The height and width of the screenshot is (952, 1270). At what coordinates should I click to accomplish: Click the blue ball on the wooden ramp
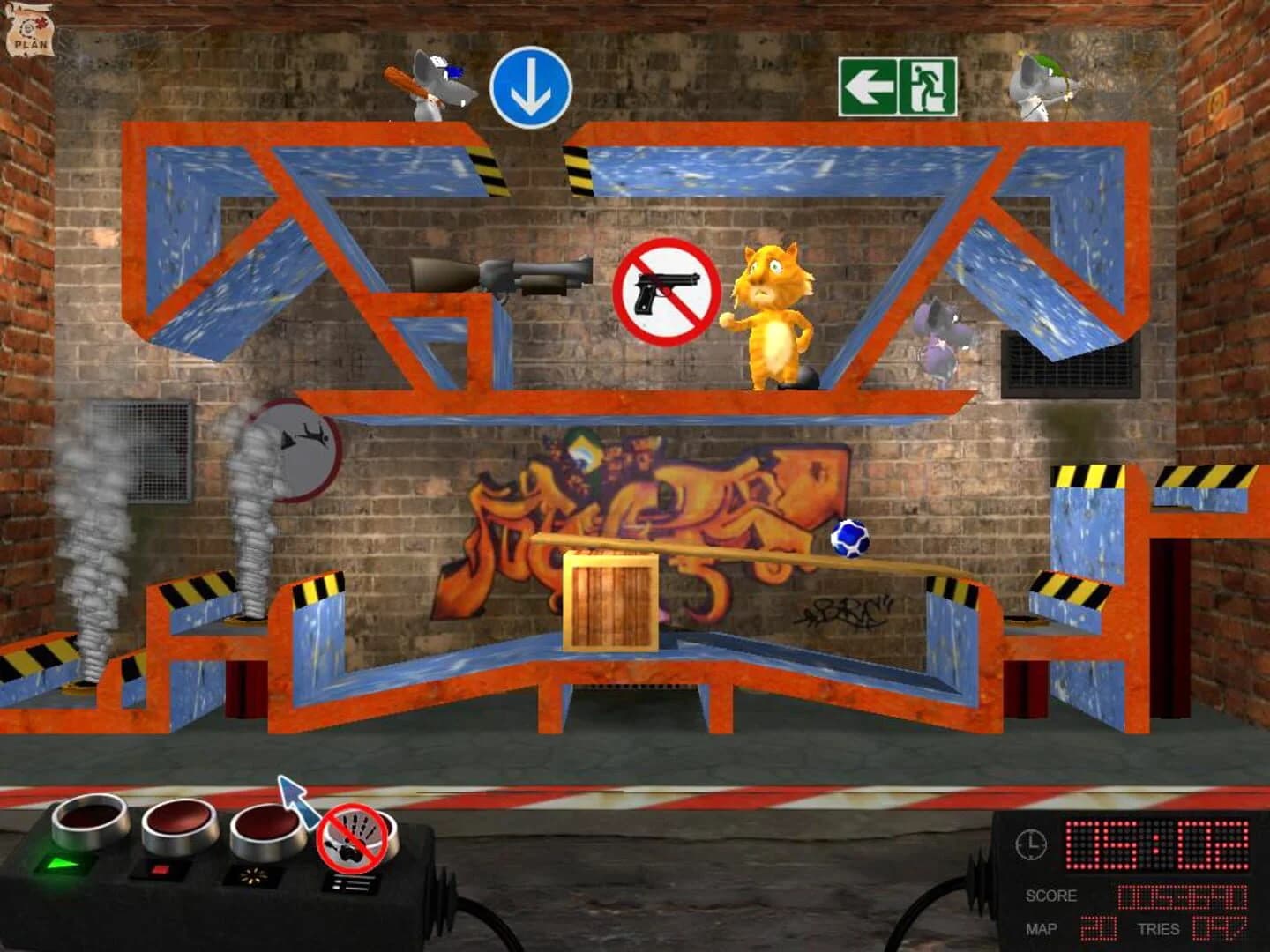pos(851,536)
